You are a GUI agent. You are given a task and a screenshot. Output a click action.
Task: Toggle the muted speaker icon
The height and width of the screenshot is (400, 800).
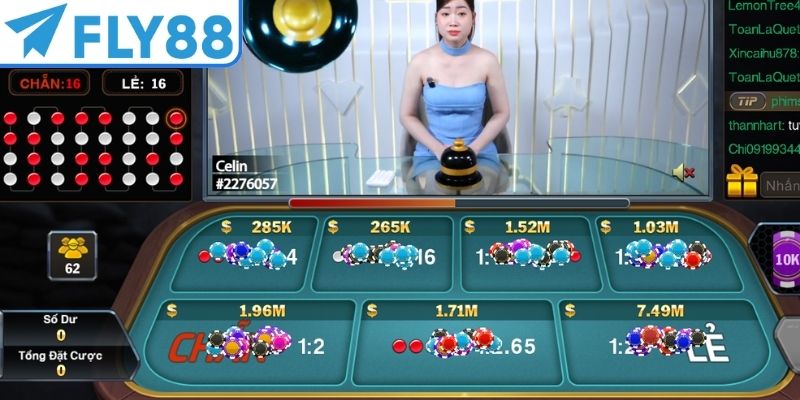click(x=684, y=172)
